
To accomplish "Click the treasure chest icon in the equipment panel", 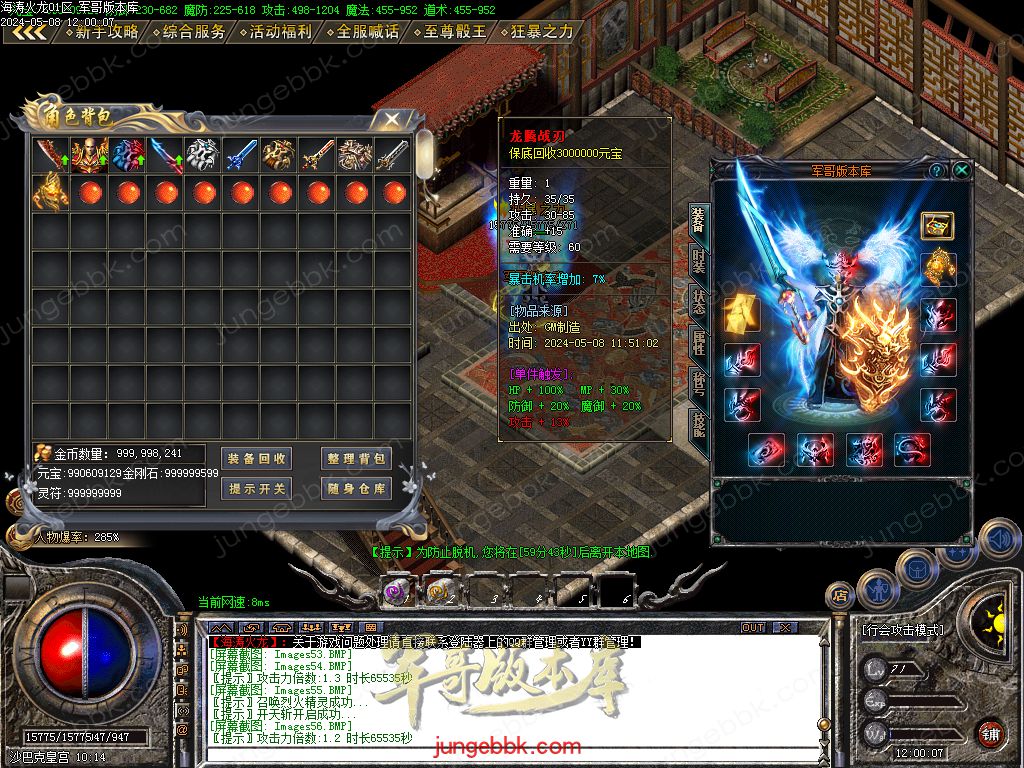I will (937, 225).
